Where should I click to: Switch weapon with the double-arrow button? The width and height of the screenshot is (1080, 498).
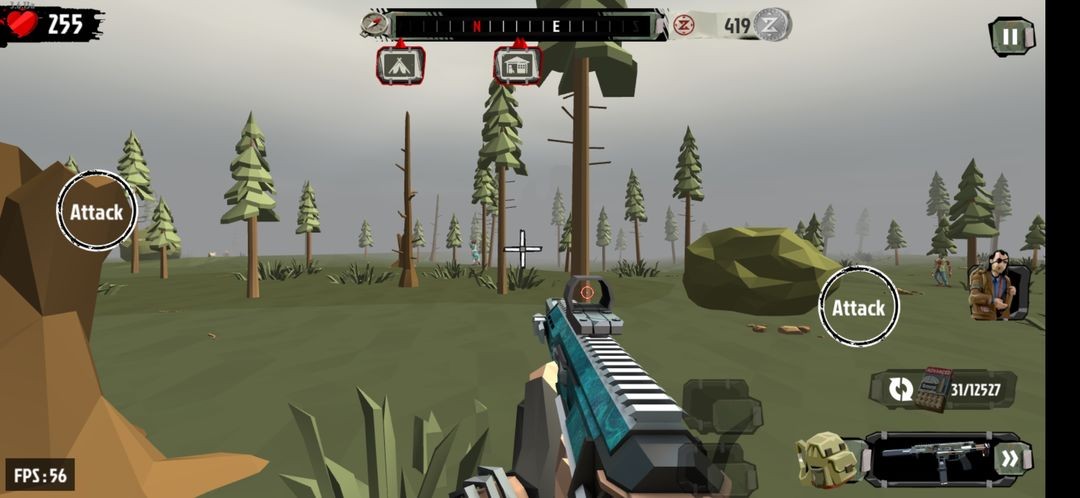(1009, 459)
